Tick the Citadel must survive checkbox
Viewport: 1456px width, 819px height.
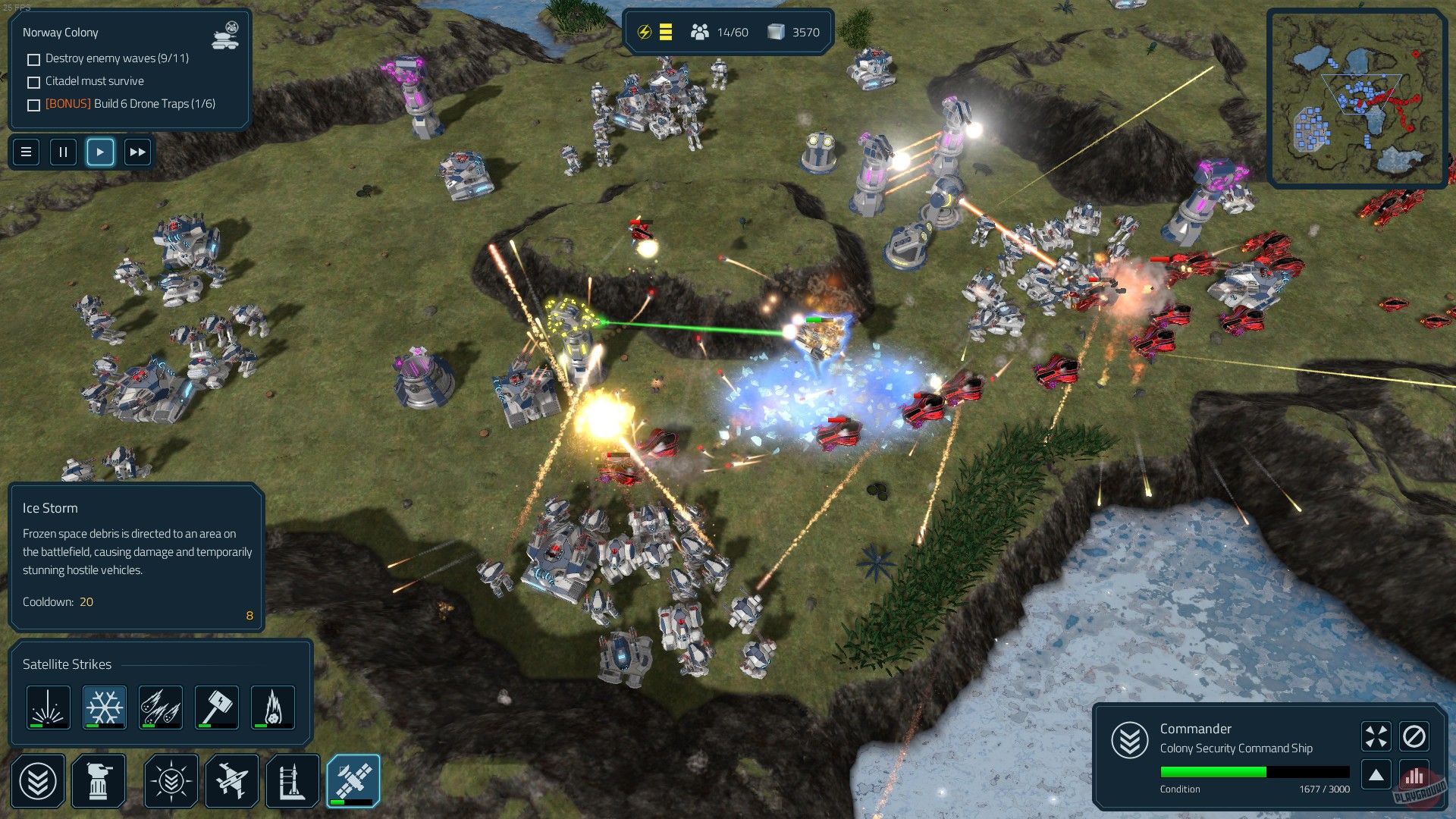pos(33,81)
